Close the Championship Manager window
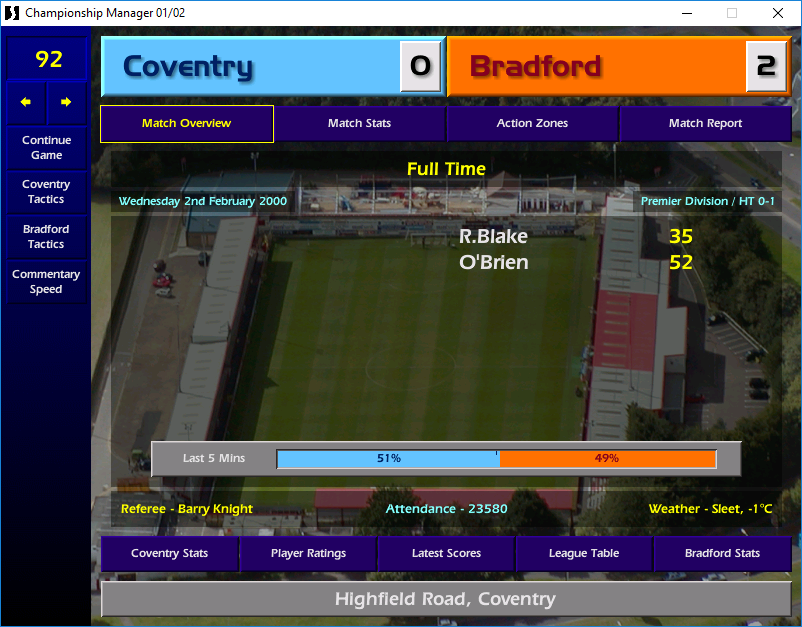This screenshot has height=627, width=802. pos(778,13)
